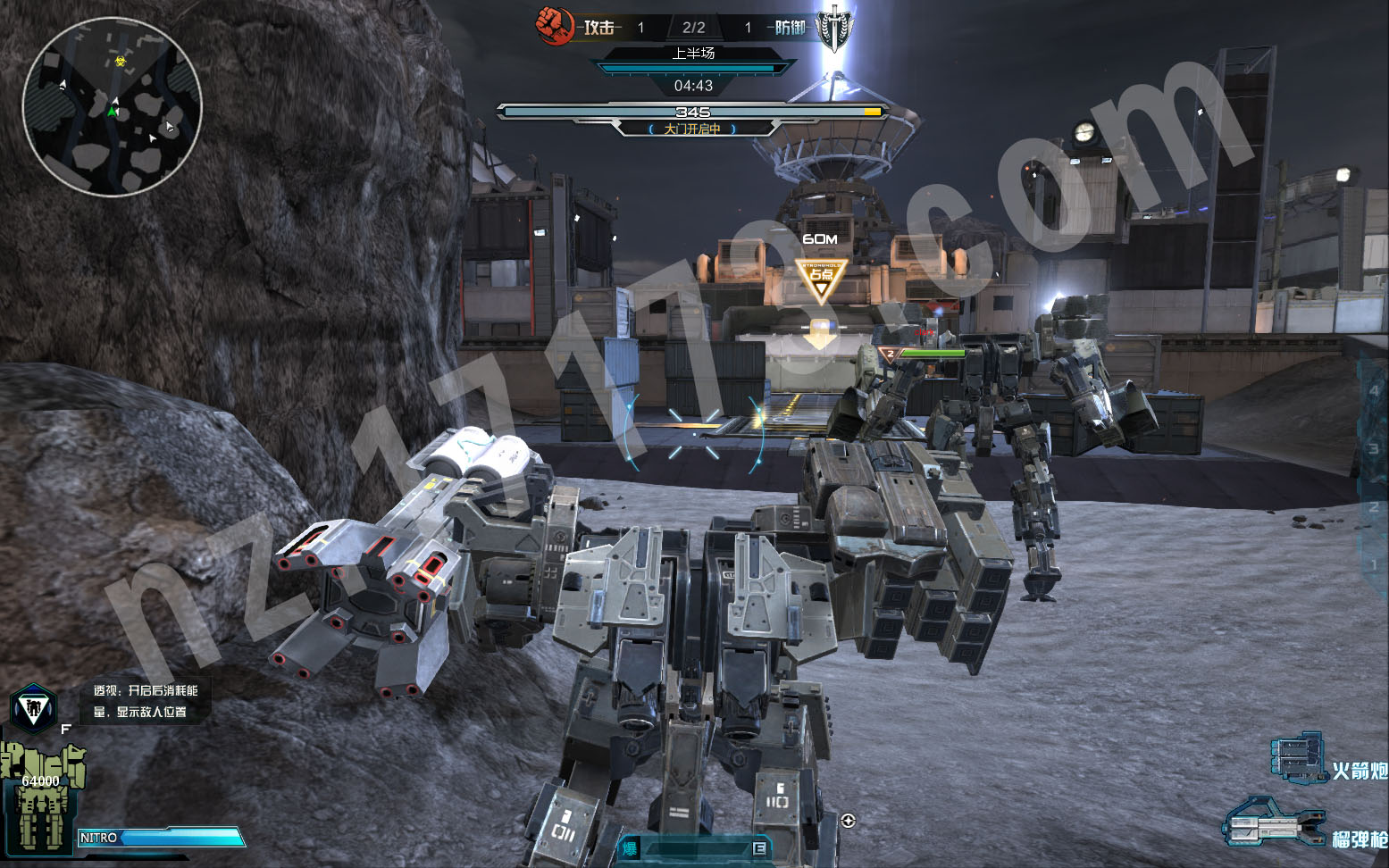Click the circular minimap
This screenshot has width=1389, height=868.
pyautogui.click(x=112, y=107)
